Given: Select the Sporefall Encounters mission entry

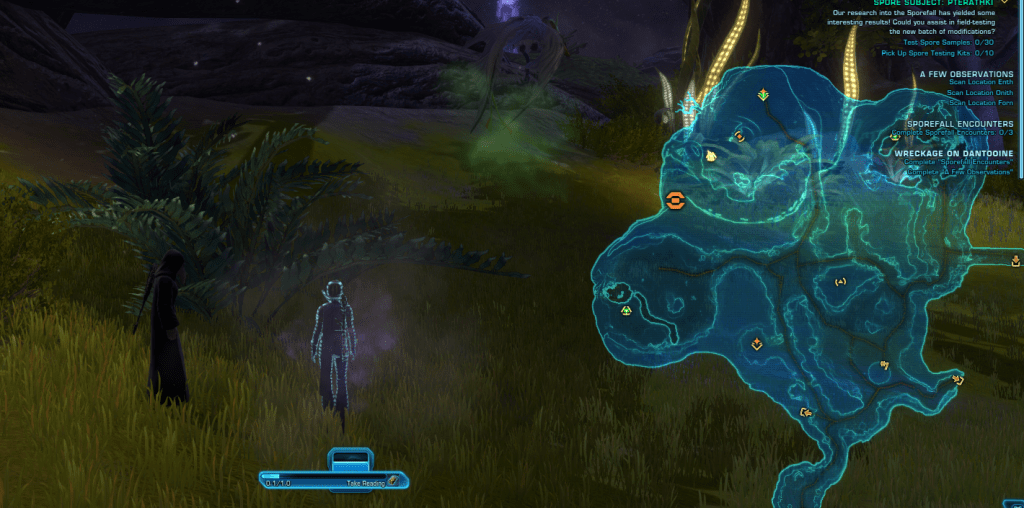Looking at the screenshot, I should pos(959,123).
